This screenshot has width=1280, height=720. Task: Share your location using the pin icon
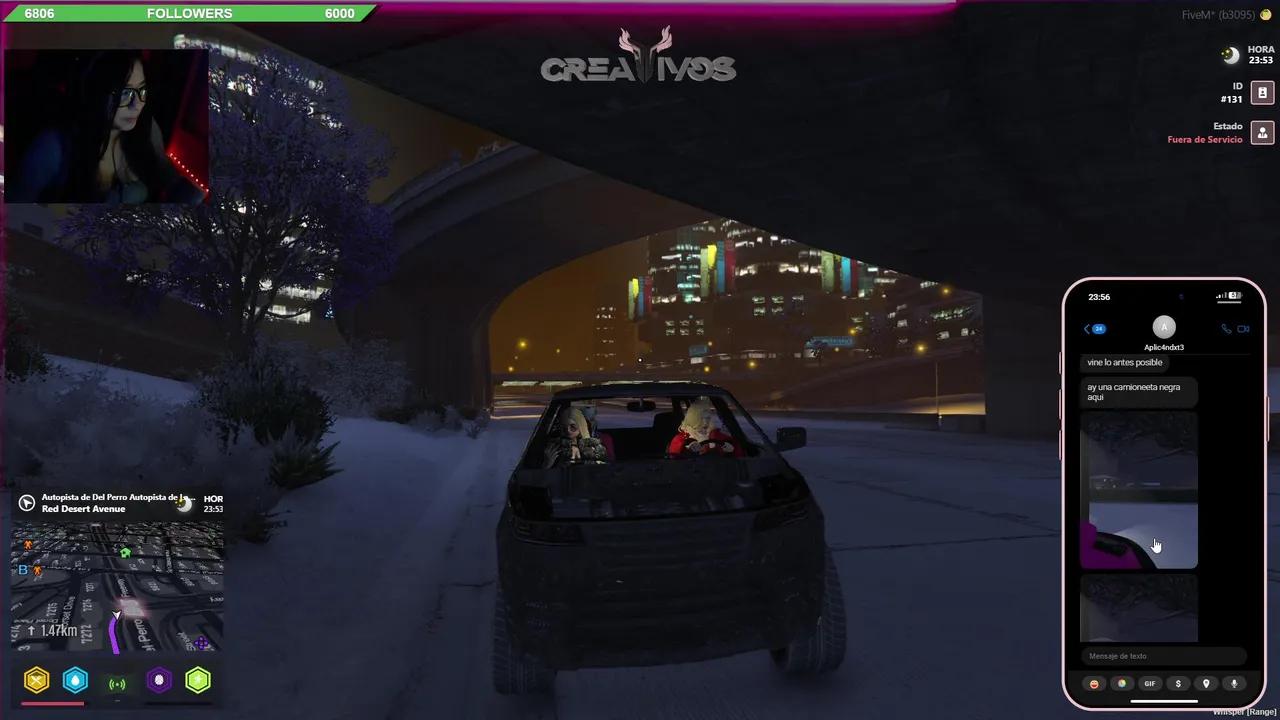click(x=1206, y=684)
